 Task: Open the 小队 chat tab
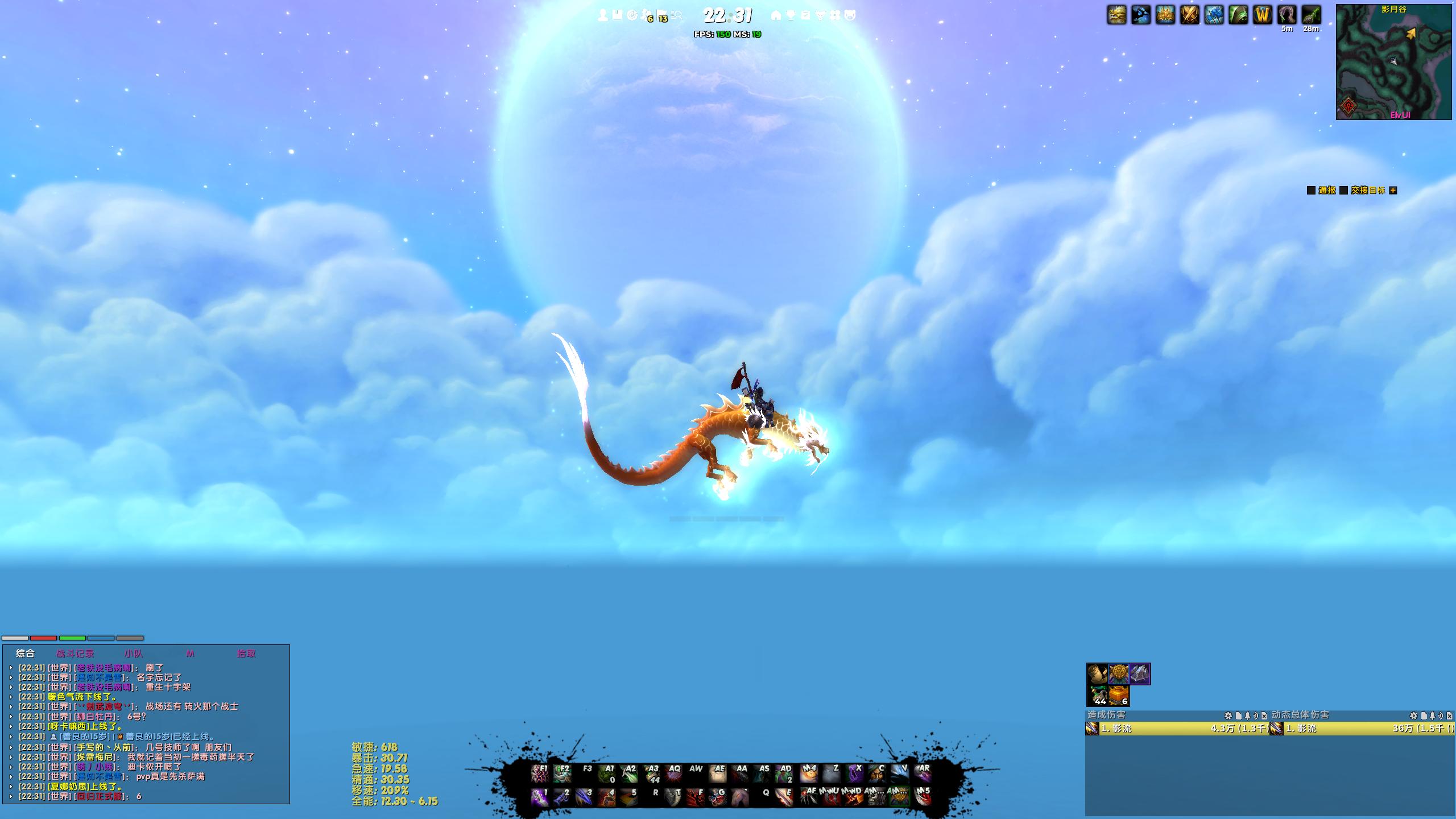coord(134,653)
